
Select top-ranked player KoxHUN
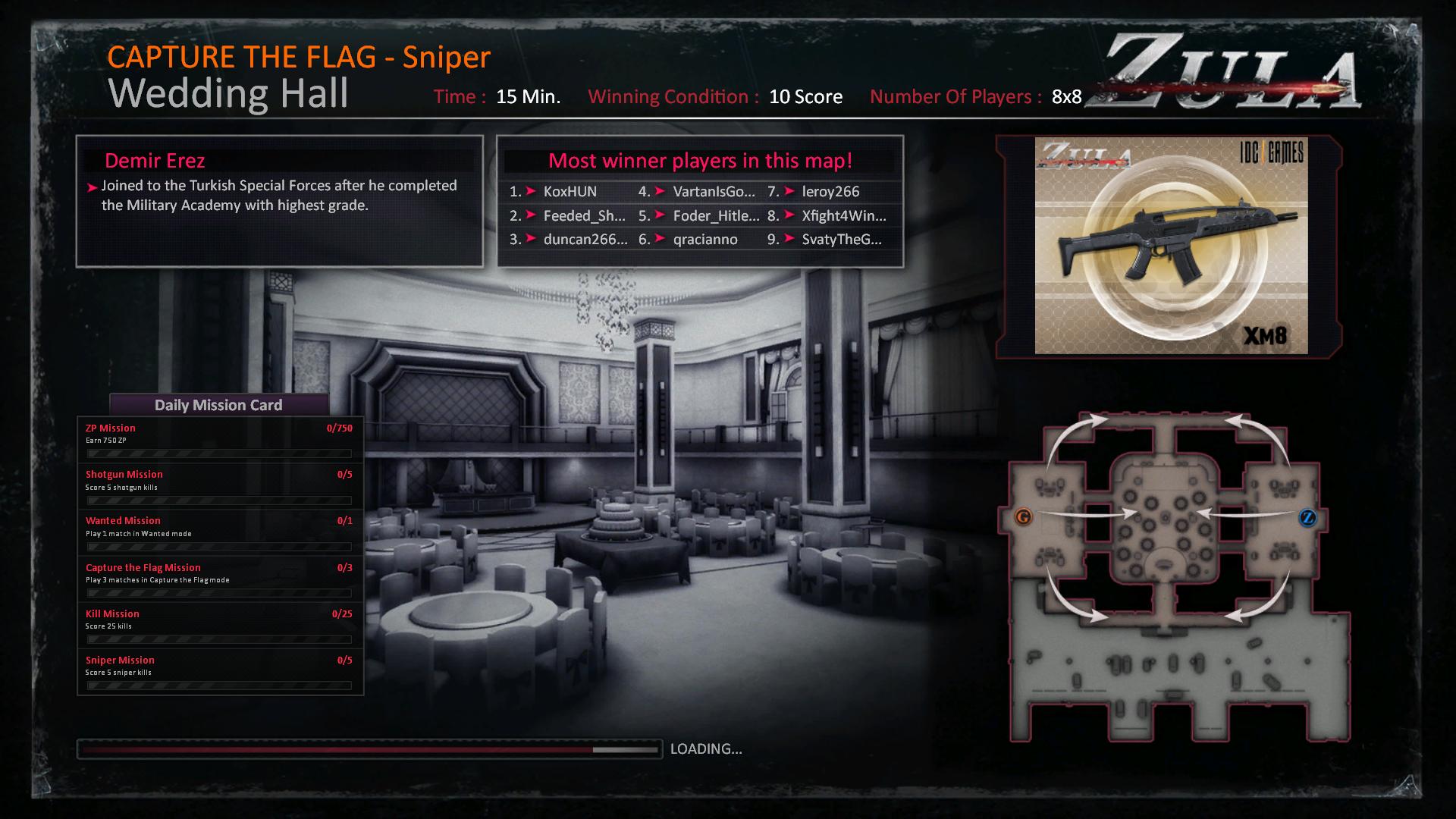[570, 192]
